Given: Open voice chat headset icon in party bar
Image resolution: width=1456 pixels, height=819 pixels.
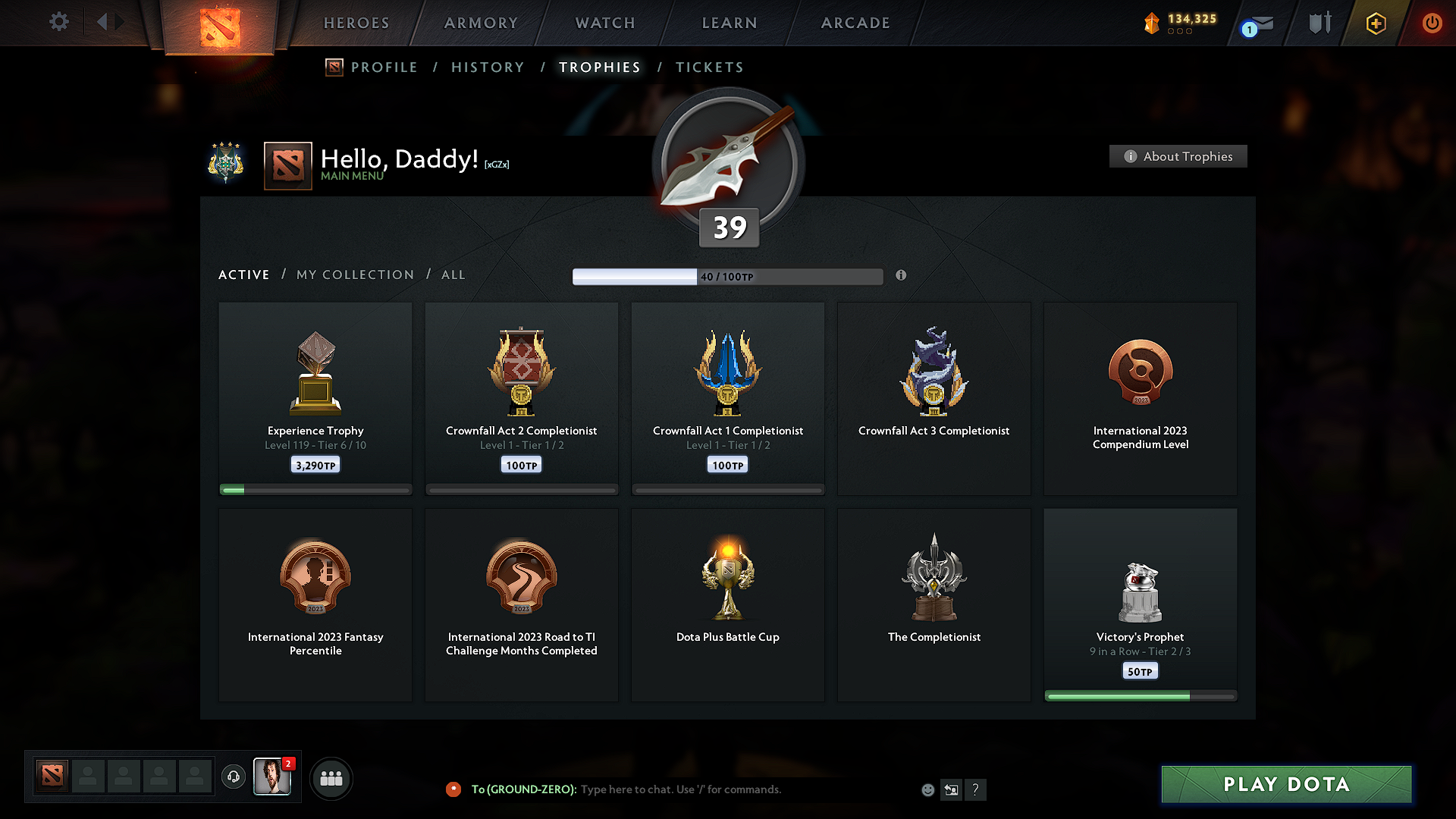Looking at the screenshot, I should [x=233, y=777].
